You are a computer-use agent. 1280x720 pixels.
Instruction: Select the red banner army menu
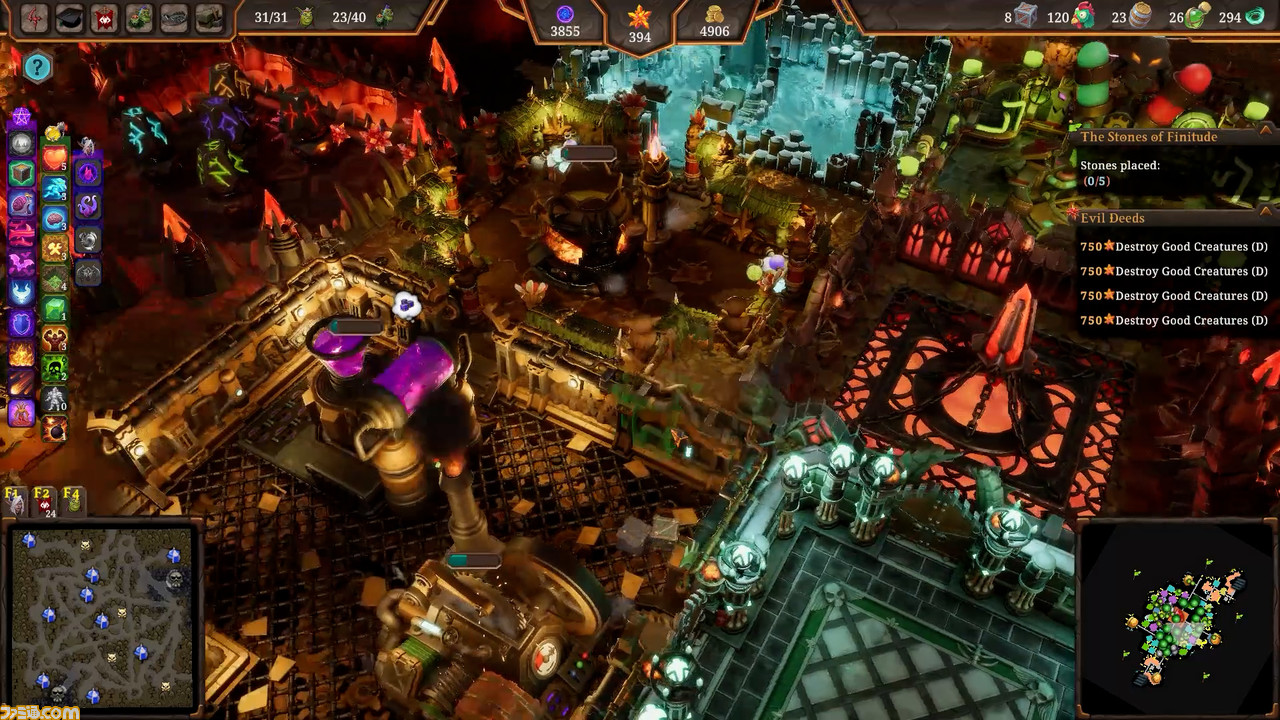point(105,18)
